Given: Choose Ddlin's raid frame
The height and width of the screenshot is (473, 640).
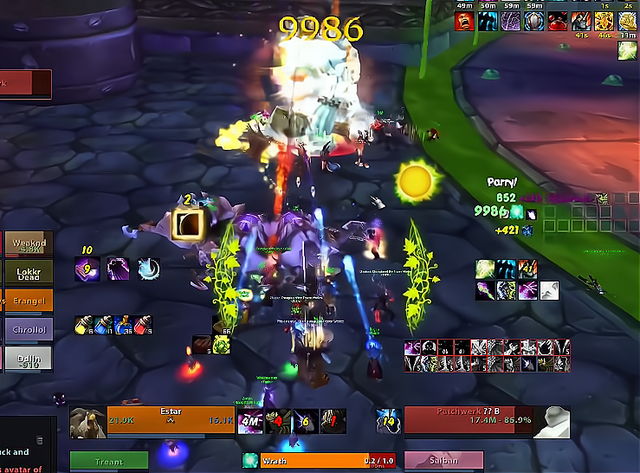Looking at the screenshot, I should pyautogui.click(x=27, y=357).
